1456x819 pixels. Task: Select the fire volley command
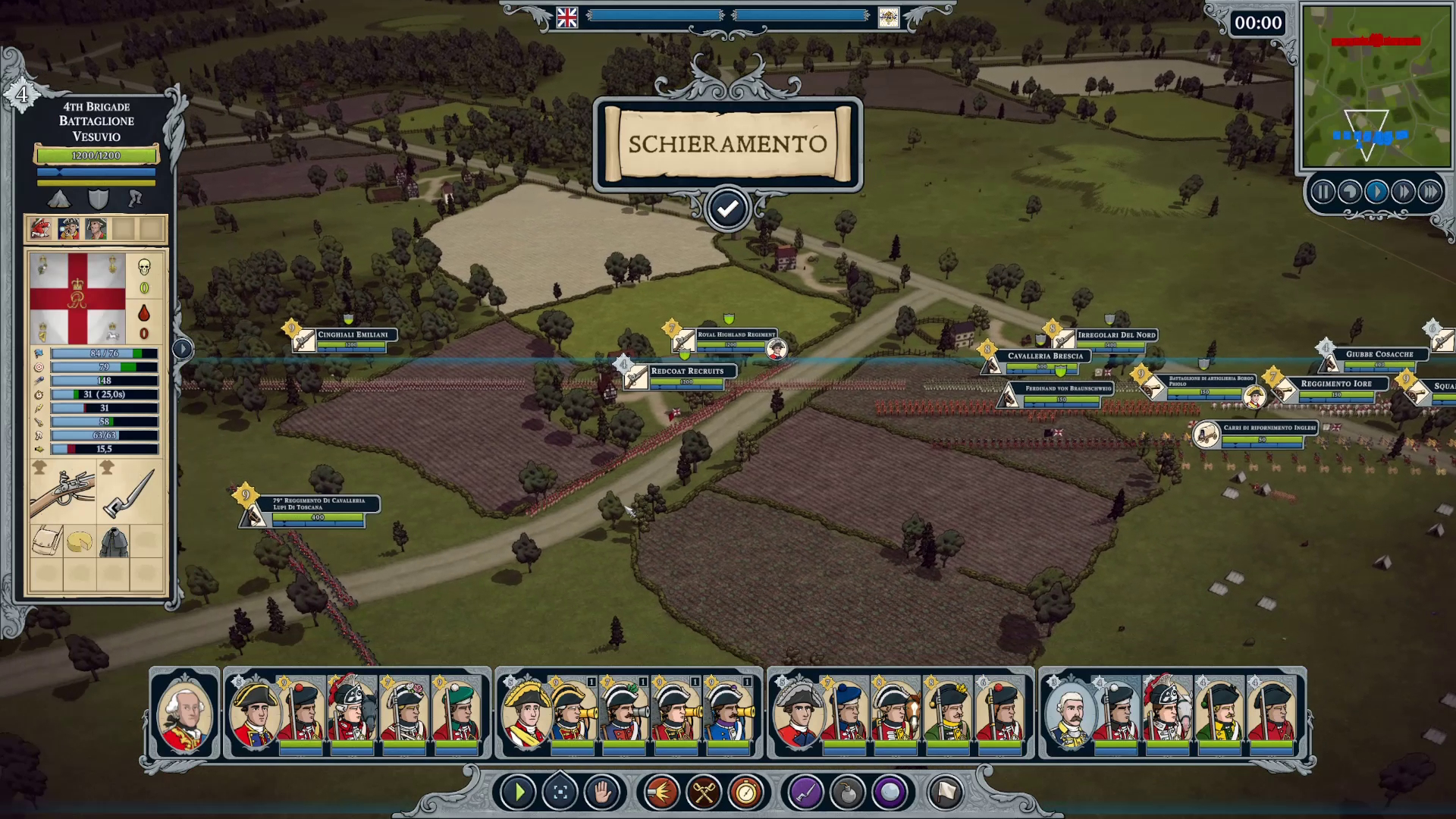[661, 792]
